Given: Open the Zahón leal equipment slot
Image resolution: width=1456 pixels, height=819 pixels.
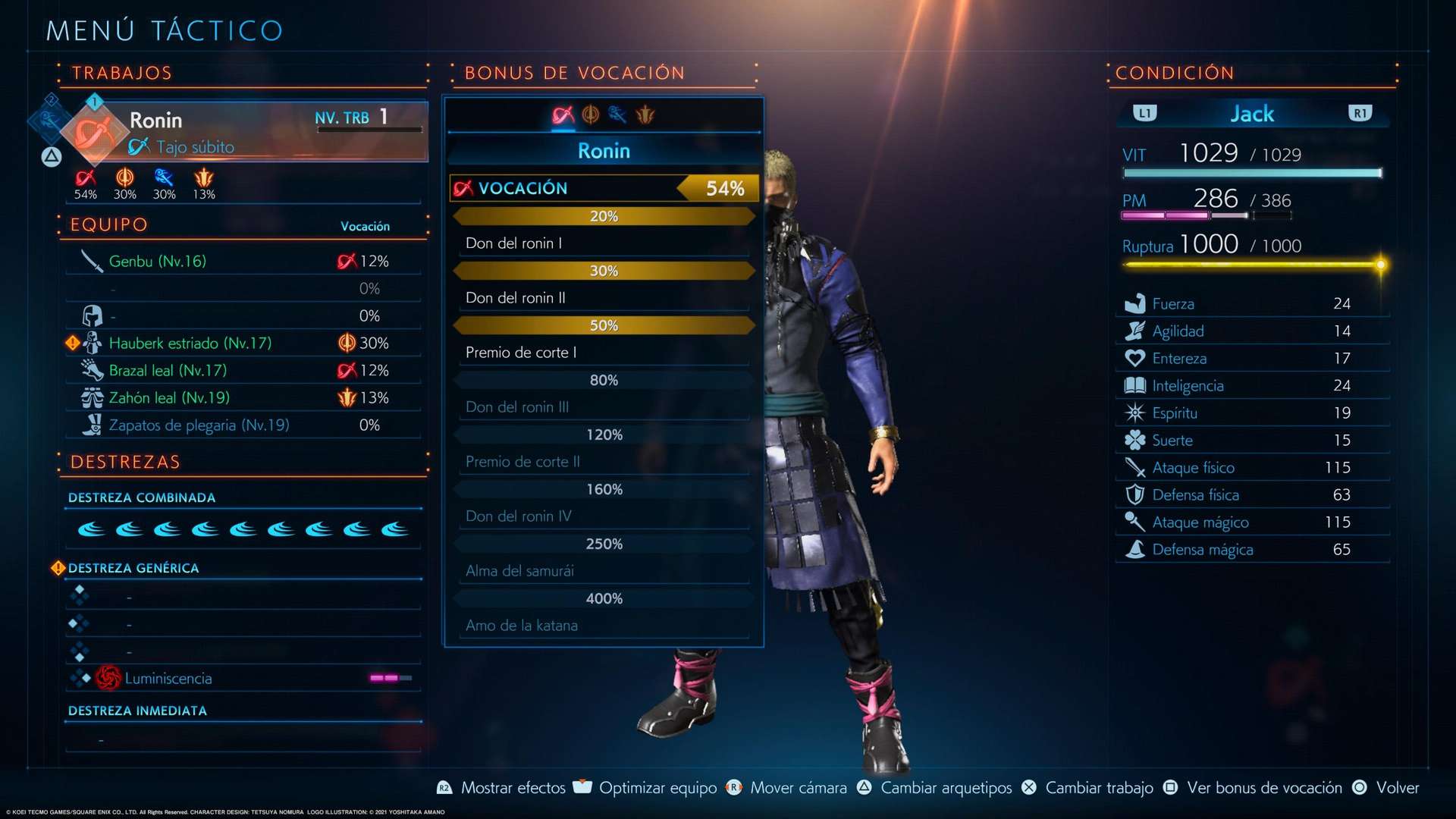Looking at the screenshot, I should pos(243,398).
